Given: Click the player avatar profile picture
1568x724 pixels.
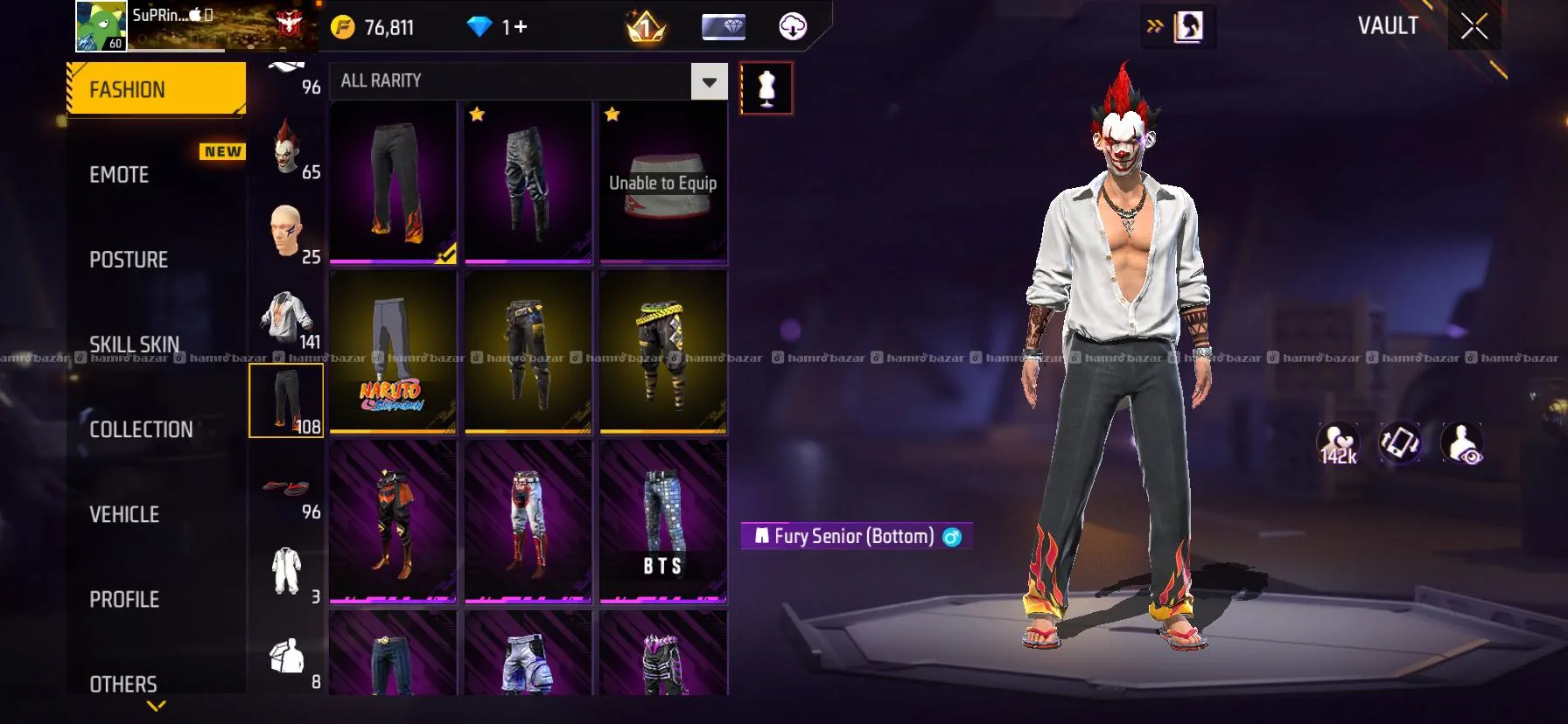Looking at the screenshot, I should 101,26.
